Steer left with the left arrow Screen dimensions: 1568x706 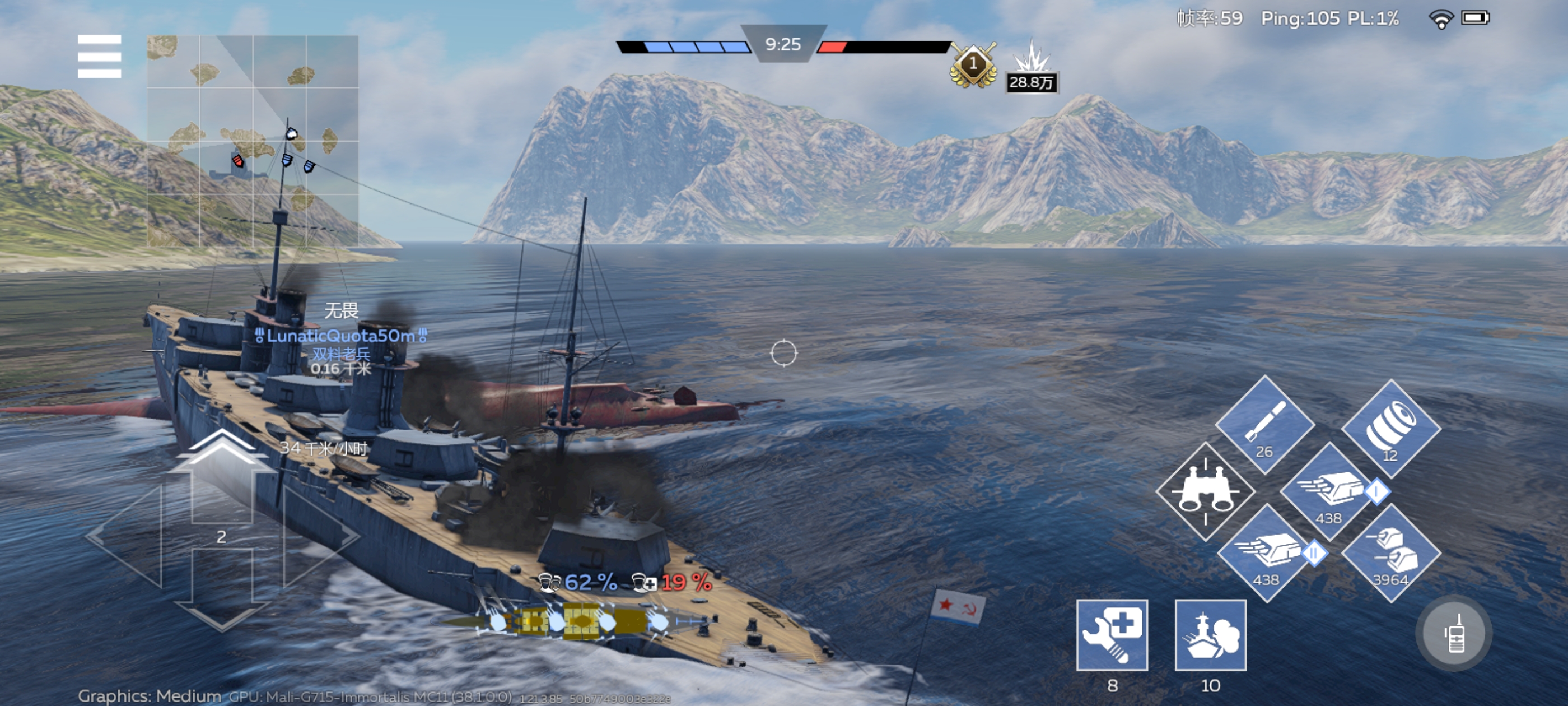coord(128,536)
